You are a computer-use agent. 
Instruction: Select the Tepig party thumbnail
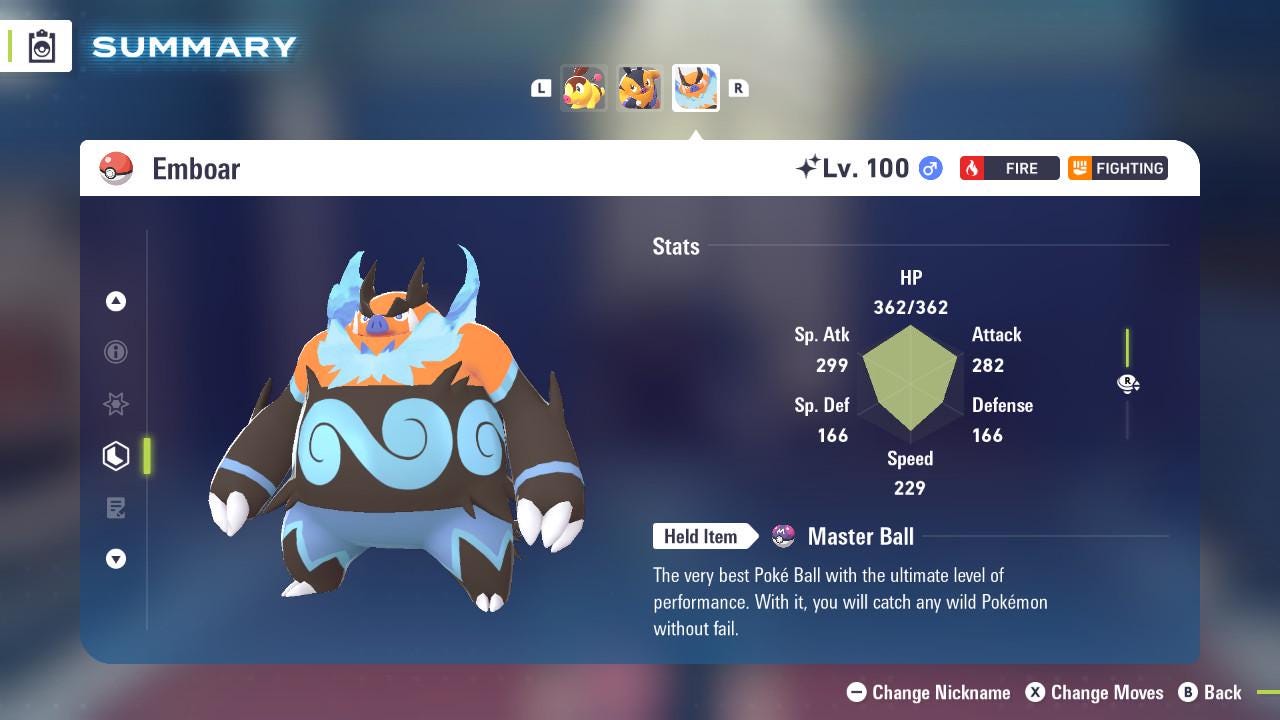584,88
